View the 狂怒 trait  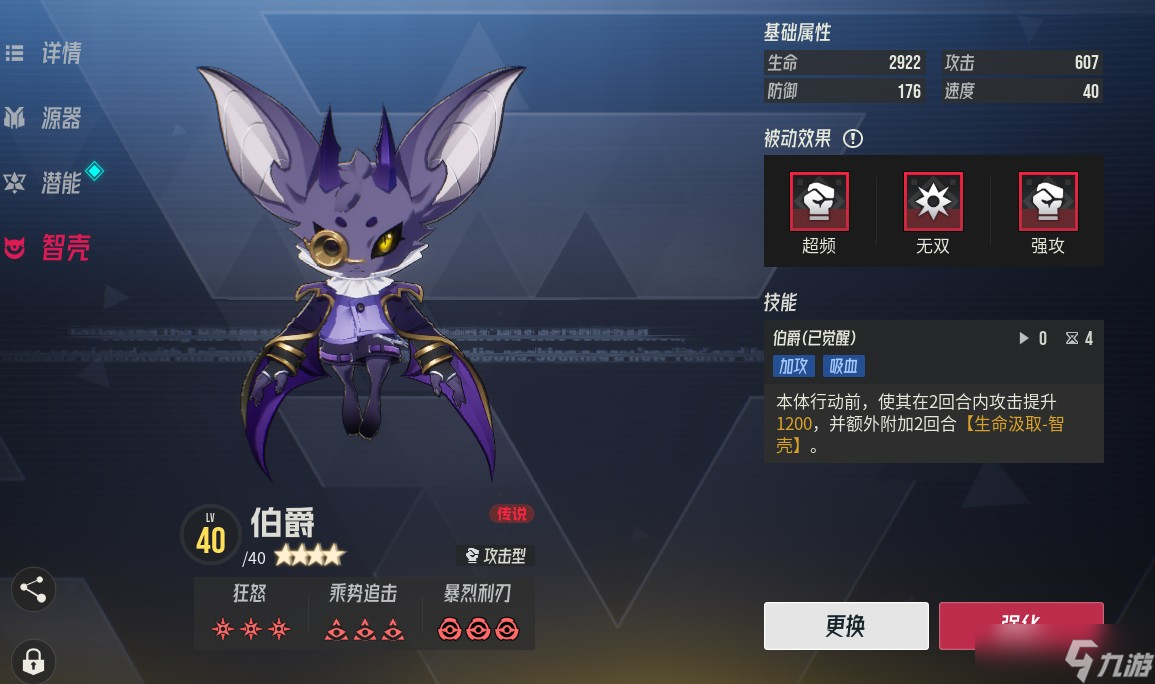pyautogui.click(x=249, y=612)
